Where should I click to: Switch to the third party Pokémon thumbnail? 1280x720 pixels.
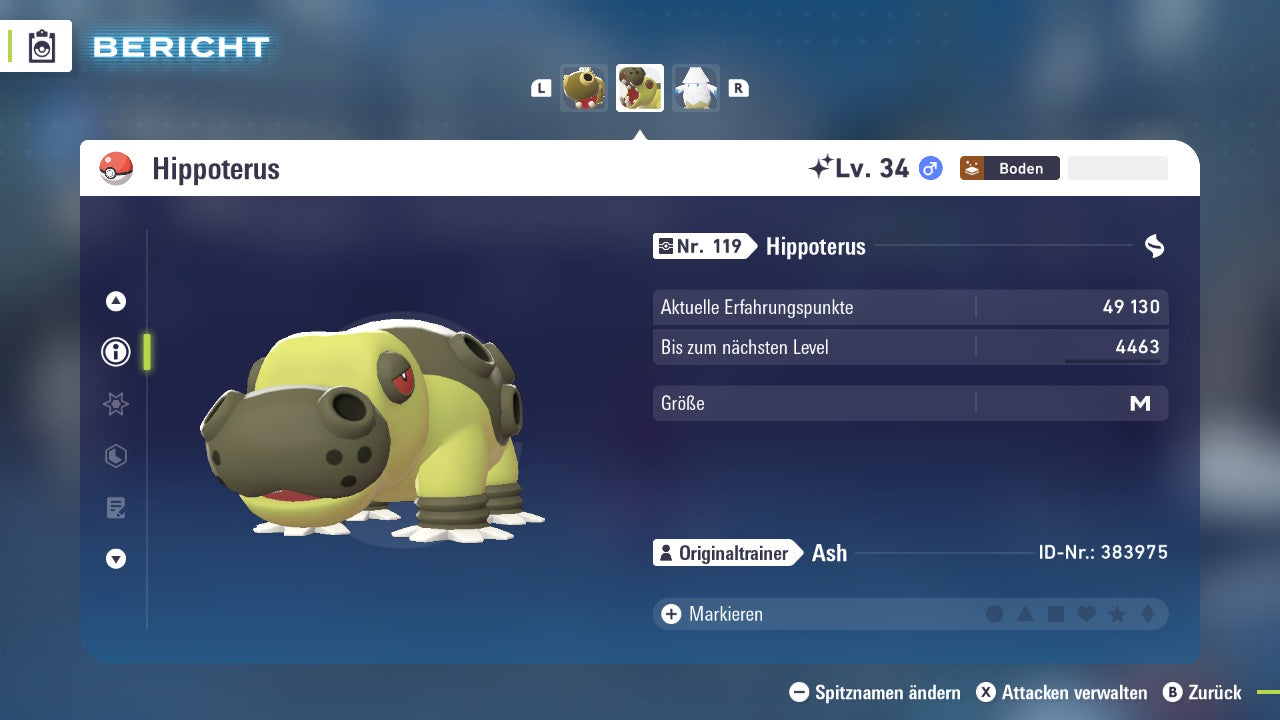[x=696, y=88]
